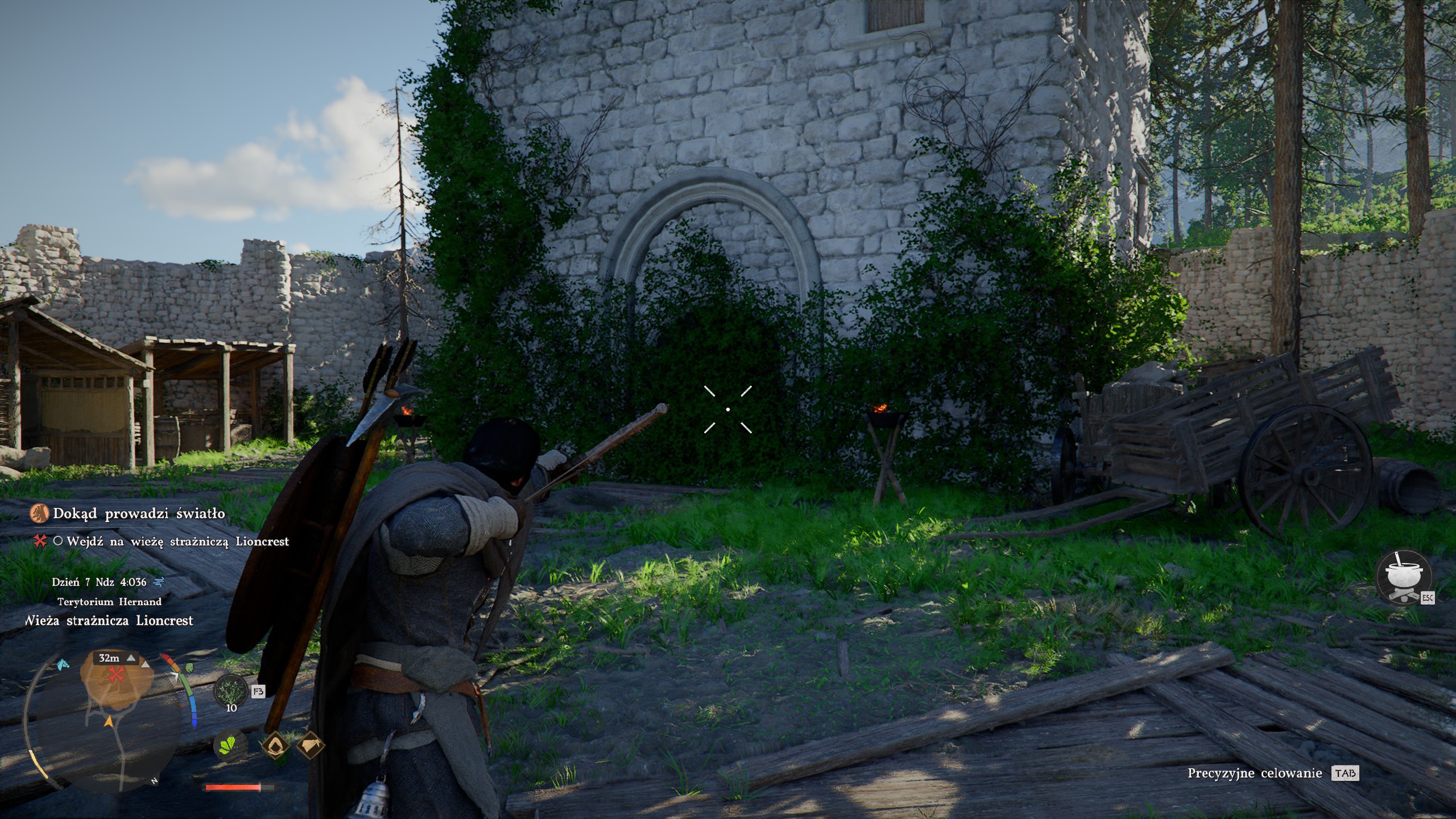Open the cooking pot campfire icon
This screenshot has height=819, width=1456.
[1403, 577]
